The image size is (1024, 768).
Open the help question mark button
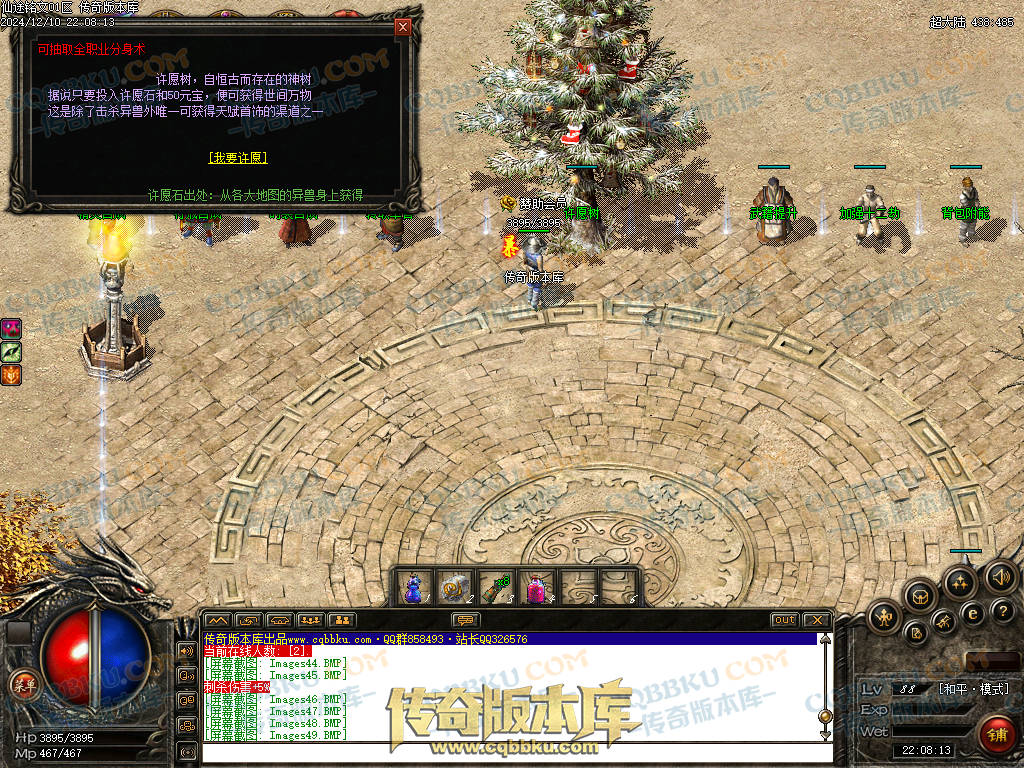tap(1003, 610)
